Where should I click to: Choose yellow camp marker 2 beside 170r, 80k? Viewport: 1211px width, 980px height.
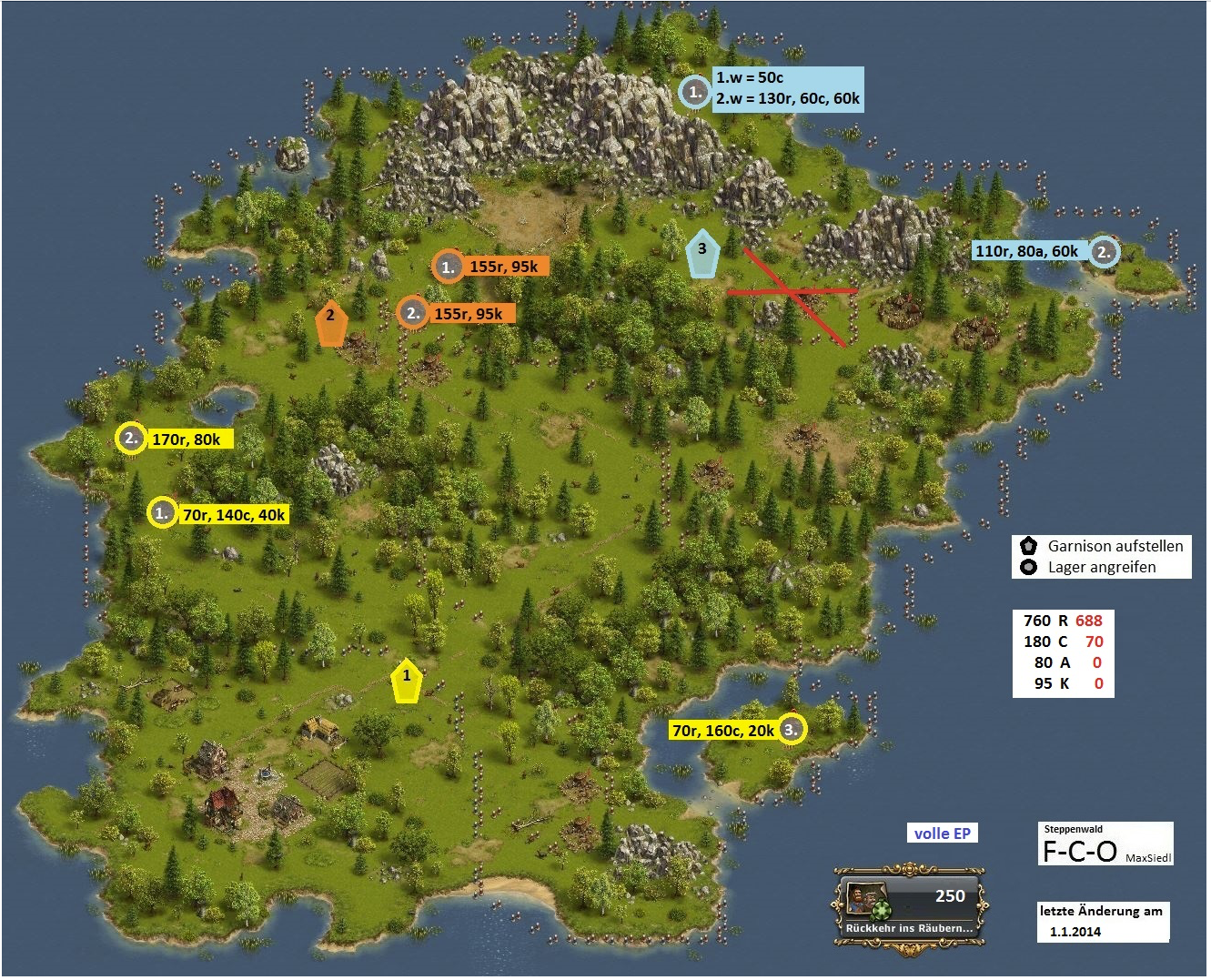(x=131, y=439)
